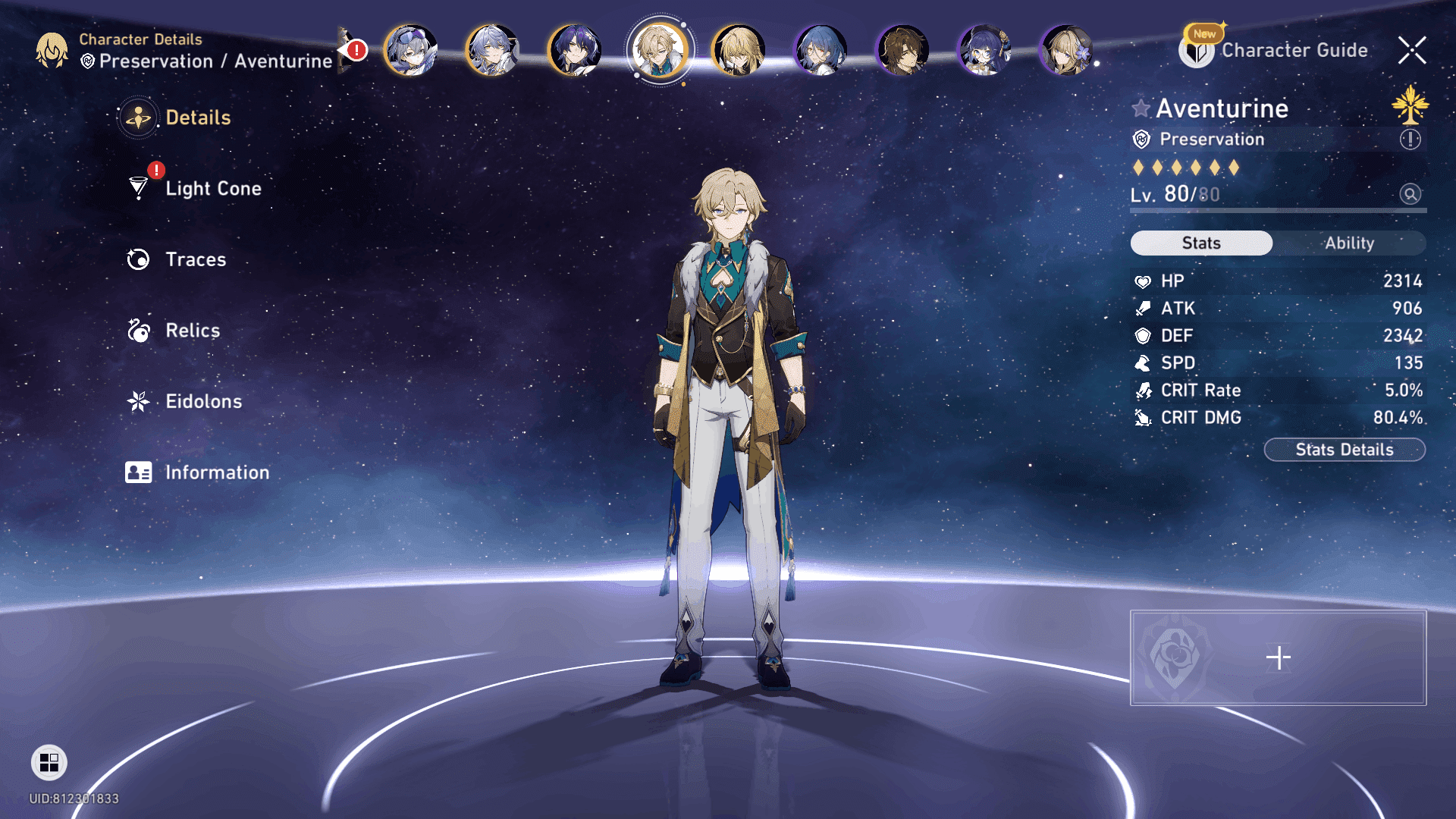Viewport: 1456px width, 819px height.
Task: Close the character details screen
Action: [x=1412, y=51]
